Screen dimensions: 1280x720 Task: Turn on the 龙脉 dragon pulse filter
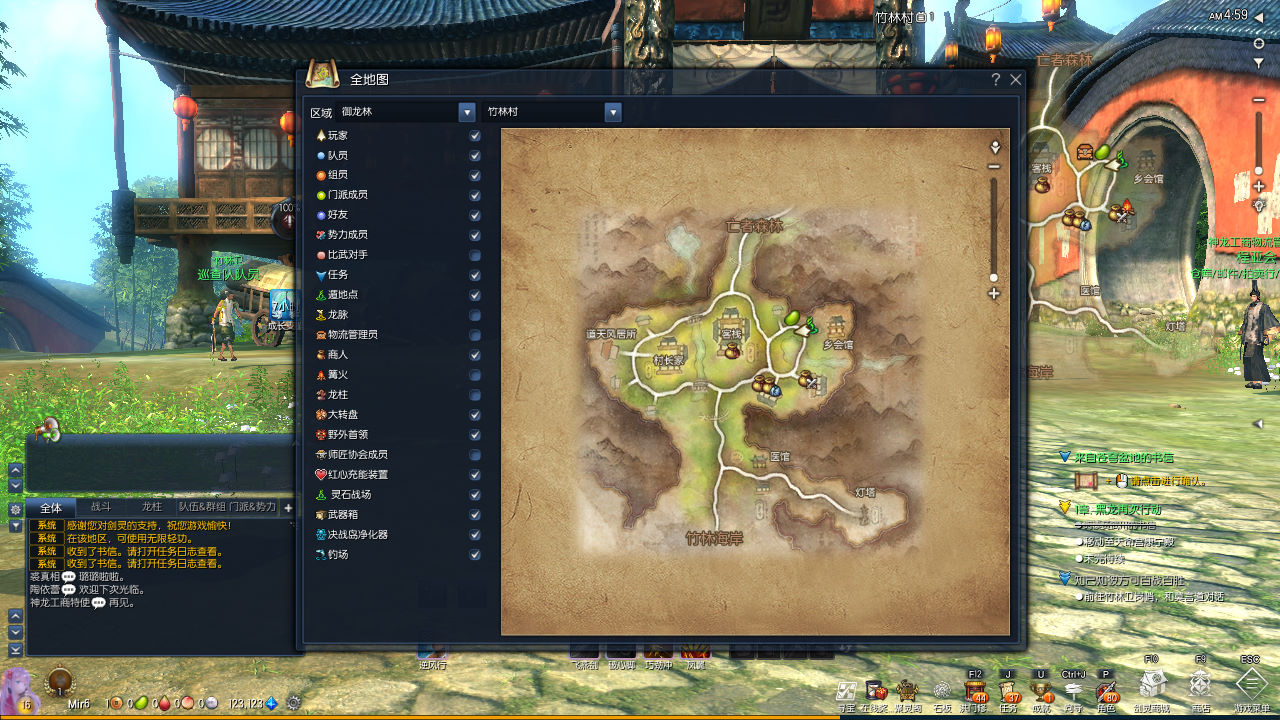pos(475,315)
